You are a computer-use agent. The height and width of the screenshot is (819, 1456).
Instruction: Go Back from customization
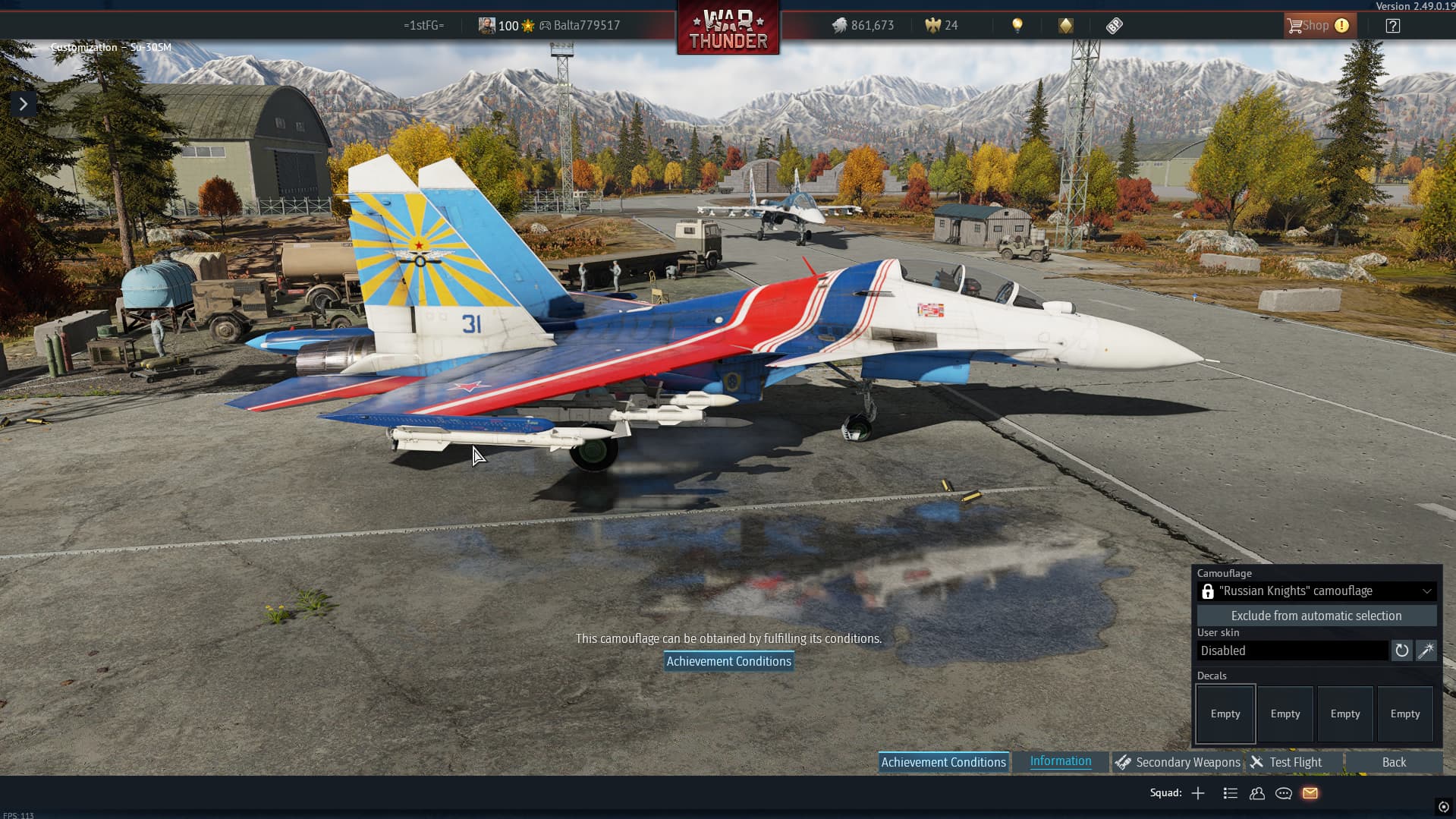pyautogui.click(x=1393, y=762)
